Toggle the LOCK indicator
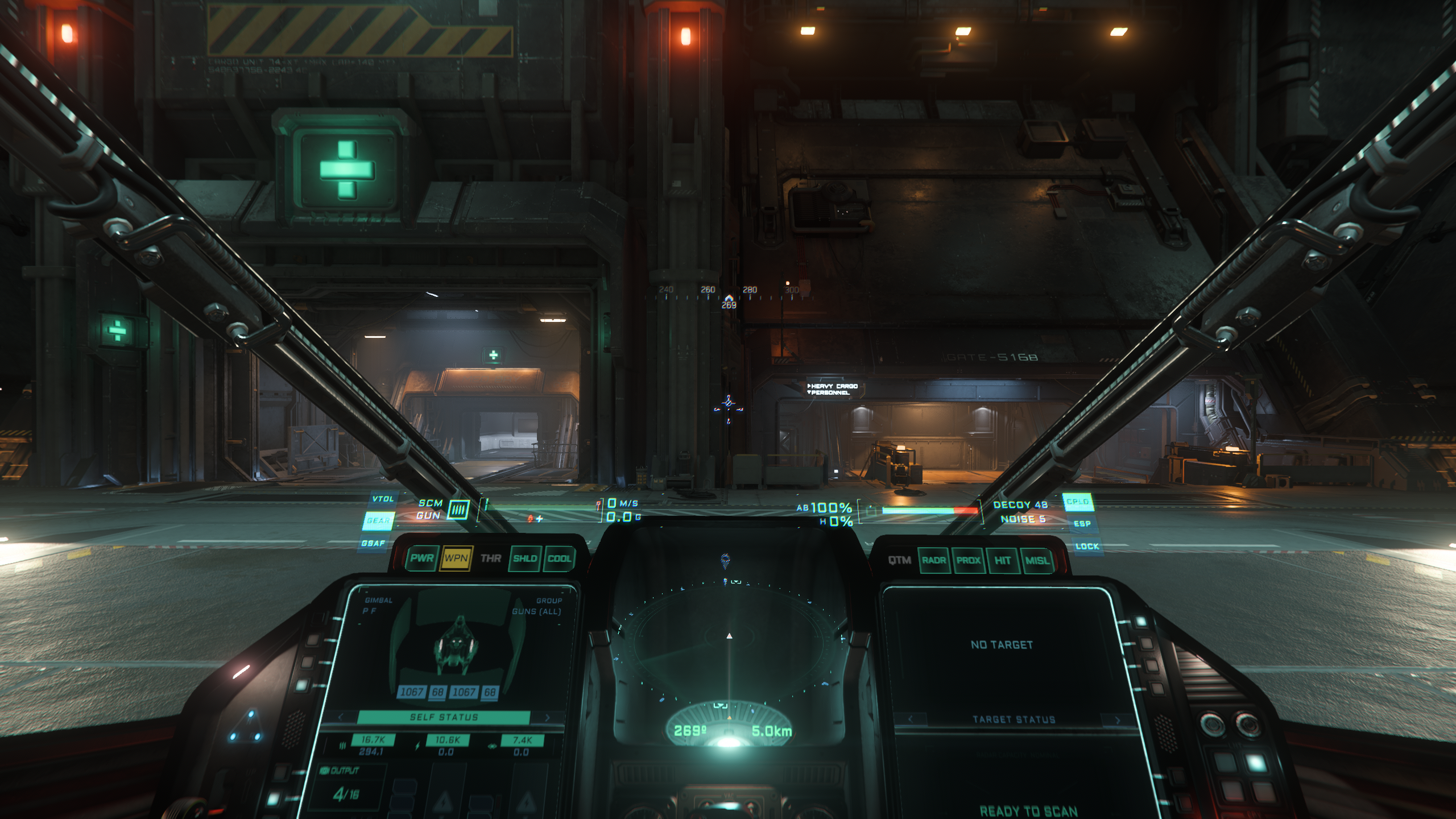This screenshot has width=1456, height=819. pos(1087,546)
